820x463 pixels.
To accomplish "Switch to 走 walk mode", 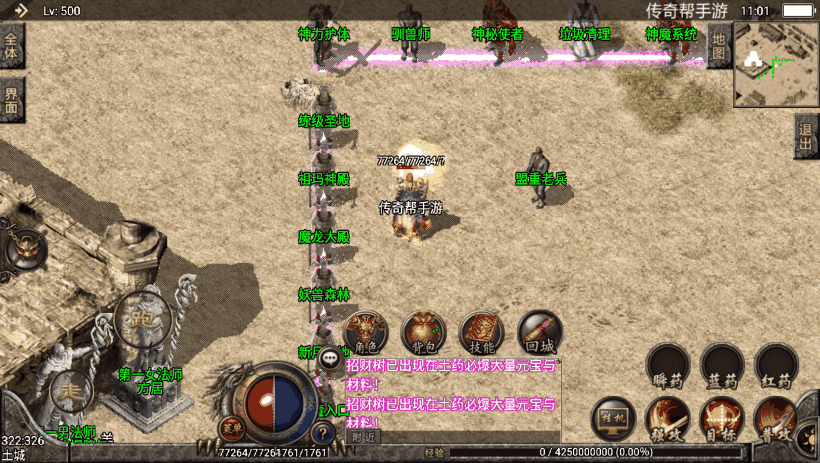I will pos(72,390).
